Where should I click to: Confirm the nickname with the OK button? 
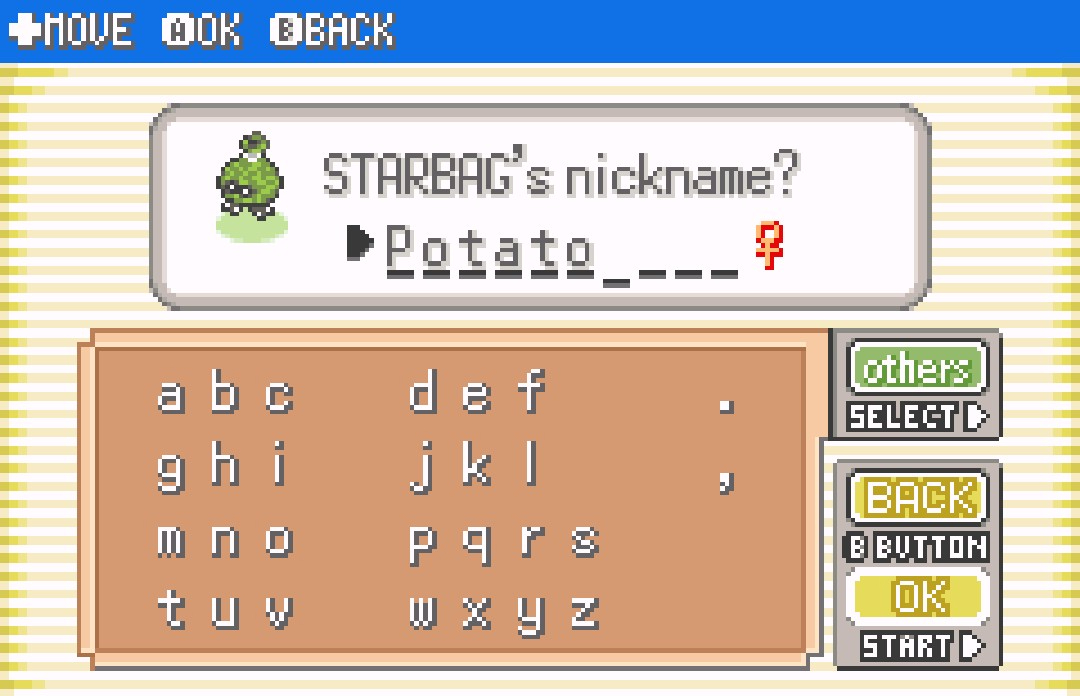click(918, 597)
